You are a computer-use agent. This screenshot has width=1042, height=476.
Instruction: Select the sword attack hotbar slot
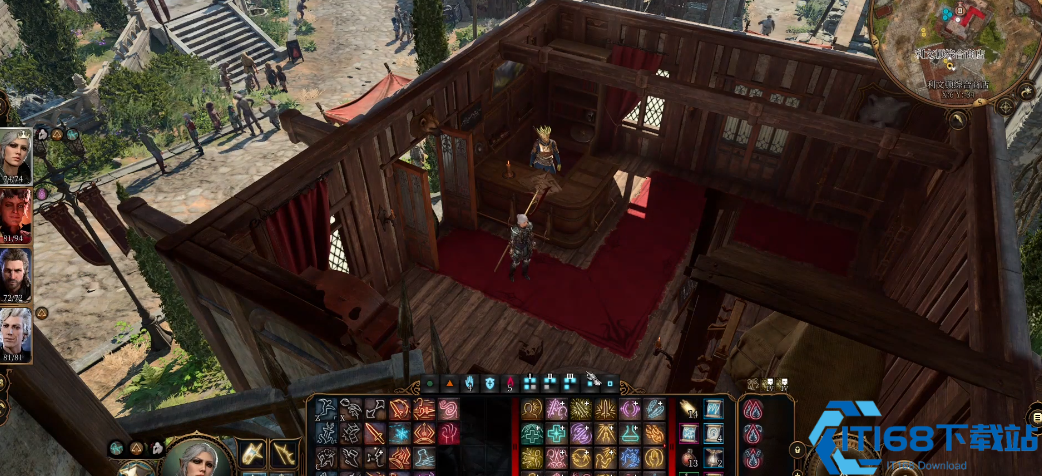375,433
